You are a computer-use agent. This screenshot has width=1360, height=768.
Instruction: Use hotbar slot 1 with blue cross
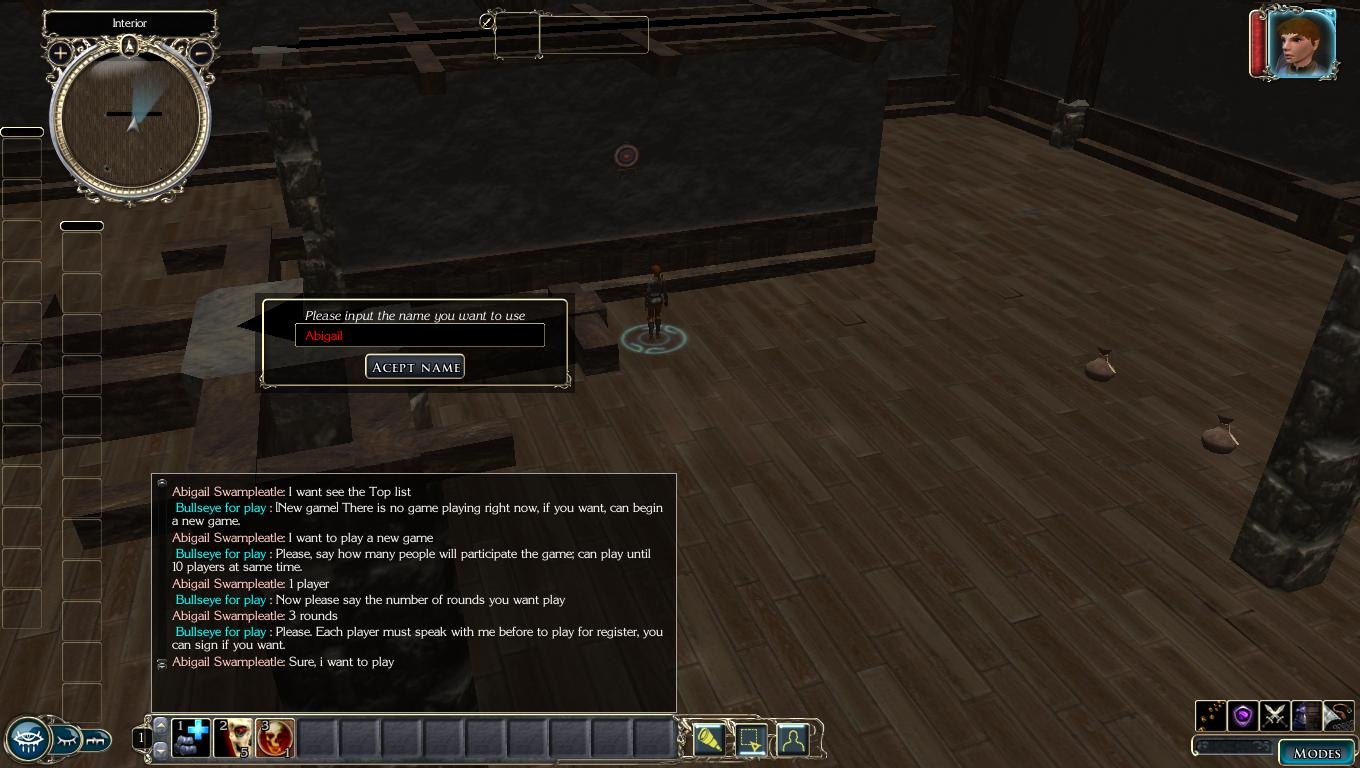[x=190, y=738]
